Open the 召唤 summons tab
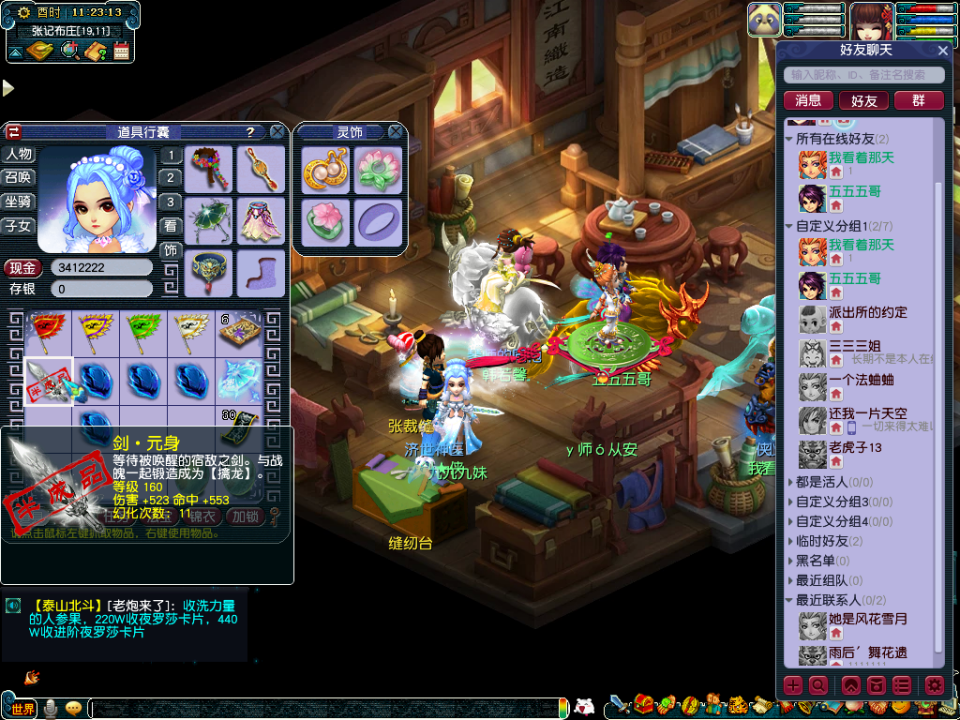960x720 pixels. [19, 178]
